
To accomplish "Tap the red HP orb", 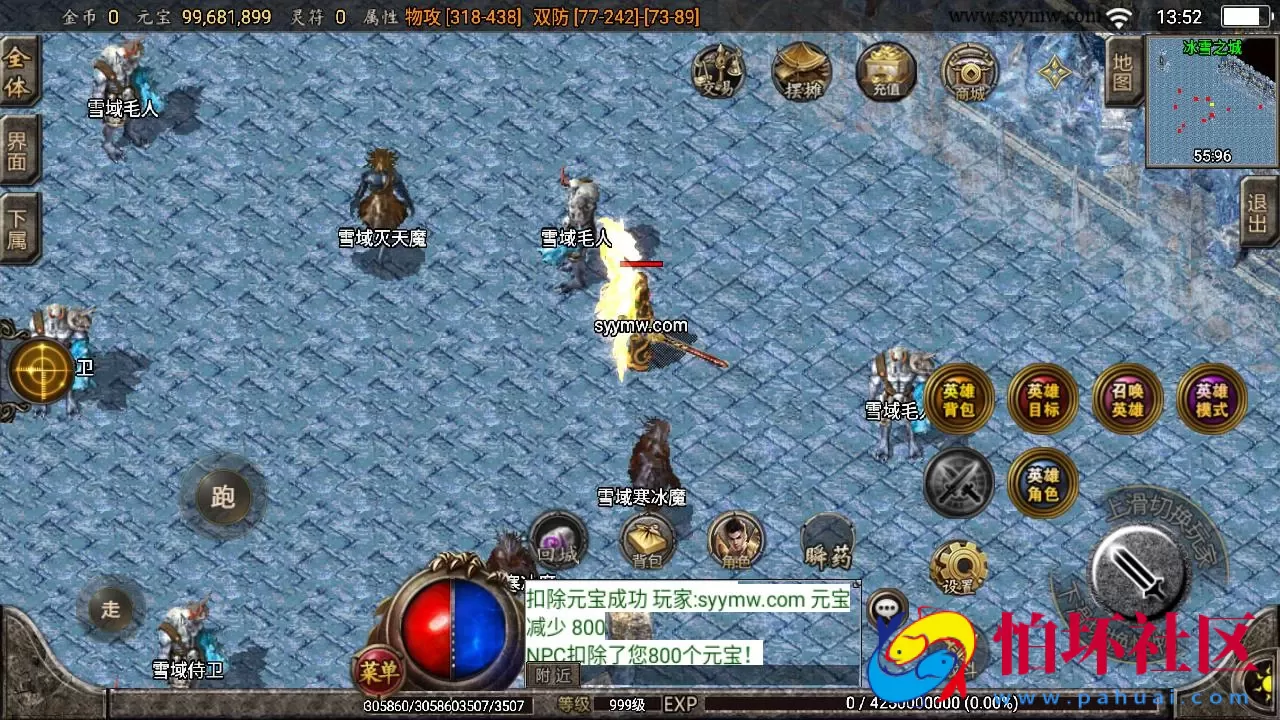I will pyautogui.click(x=430, y=630).
